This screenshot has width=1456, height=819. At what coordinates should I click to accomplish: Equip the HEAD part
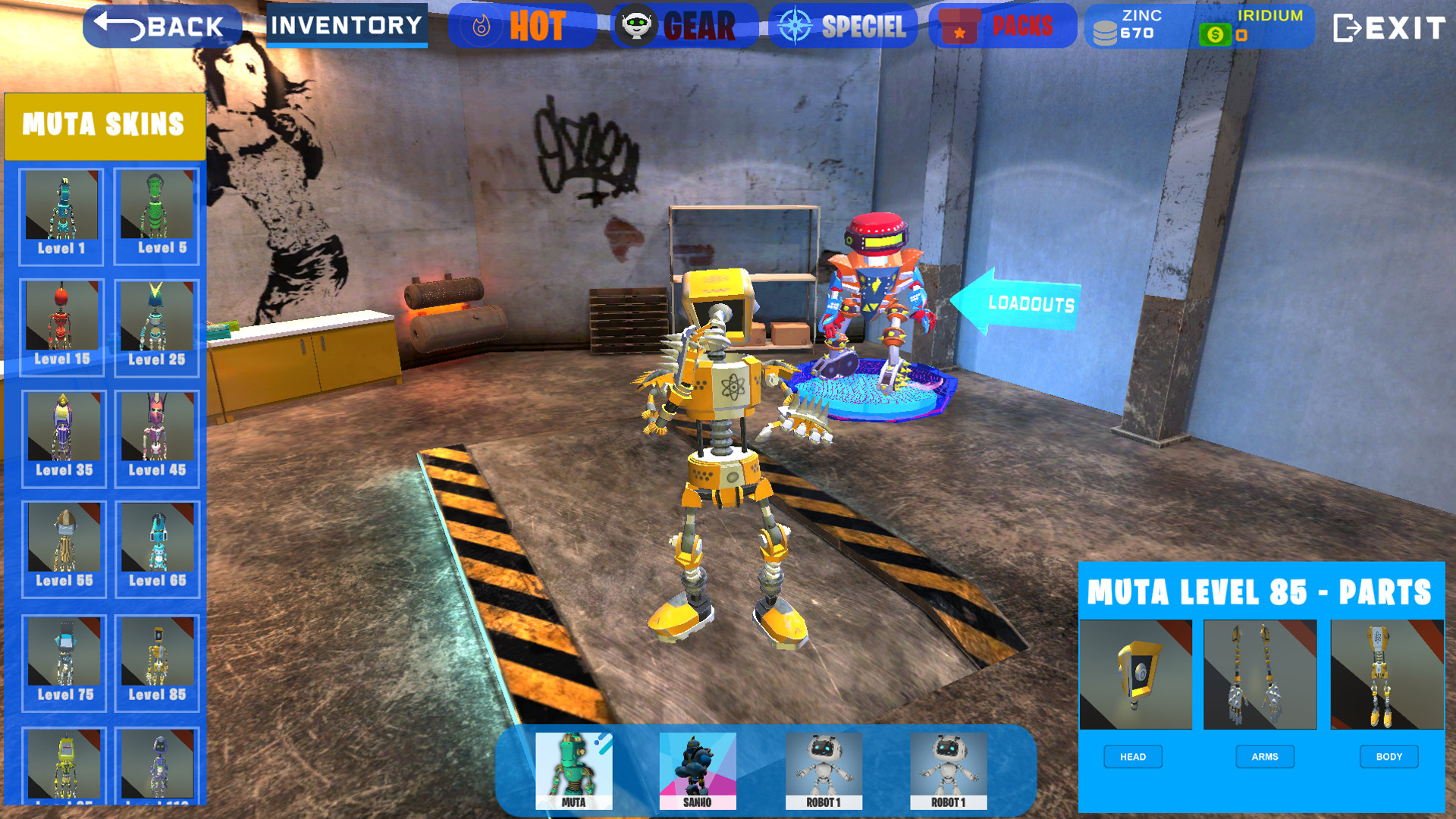pyautogui.click(x=1133, y=756)
